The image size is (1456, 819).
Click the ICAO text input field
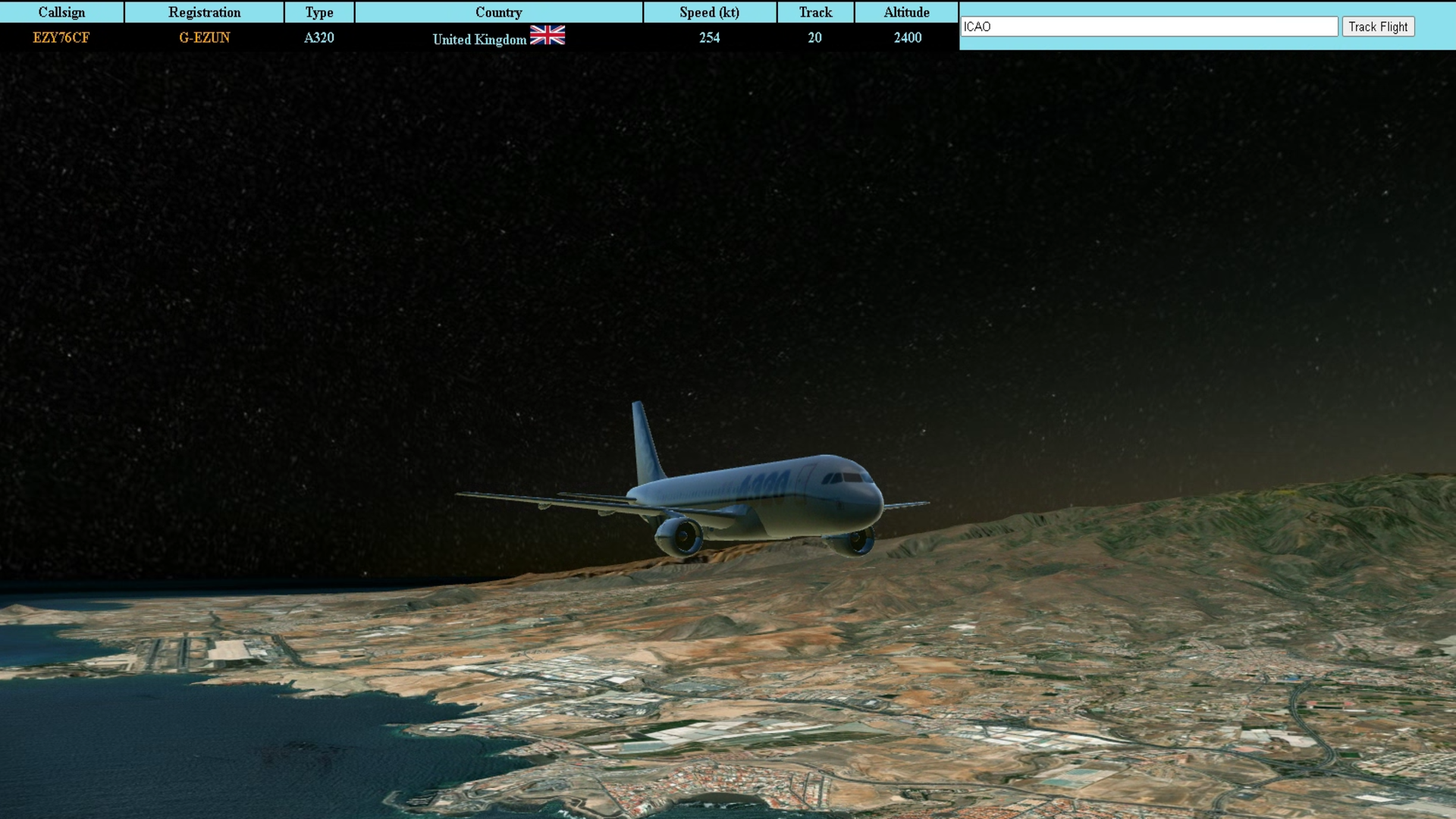tap(1149, 27)
